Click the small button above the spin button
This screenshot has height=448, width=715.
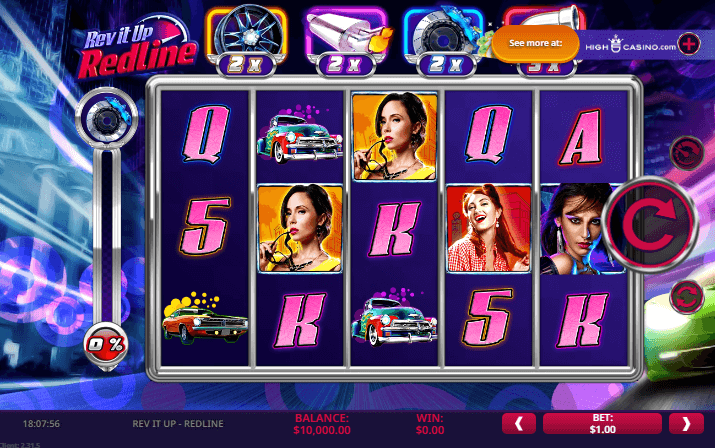pos(686,152)
